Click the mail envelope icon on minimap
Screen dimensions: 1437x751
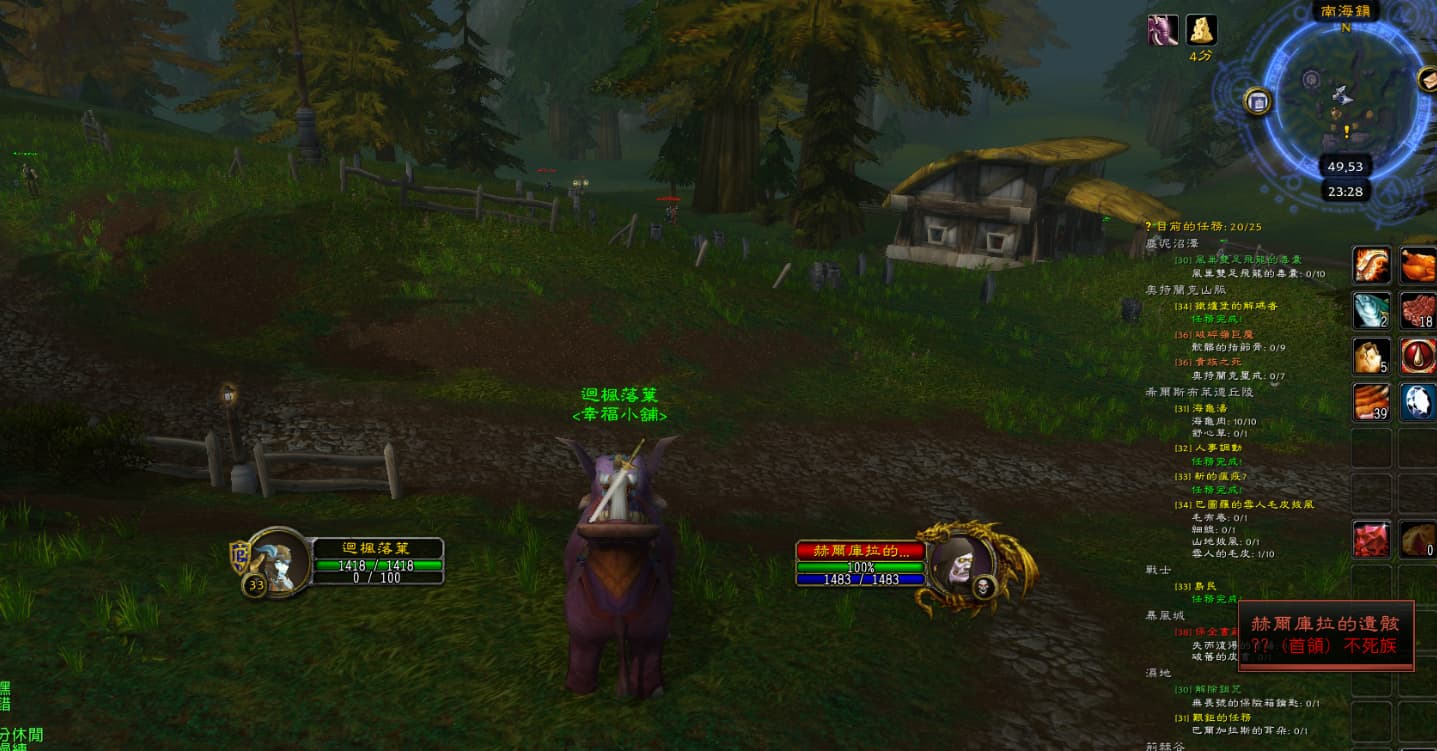pyautogui.click(x=1429, y=79)
